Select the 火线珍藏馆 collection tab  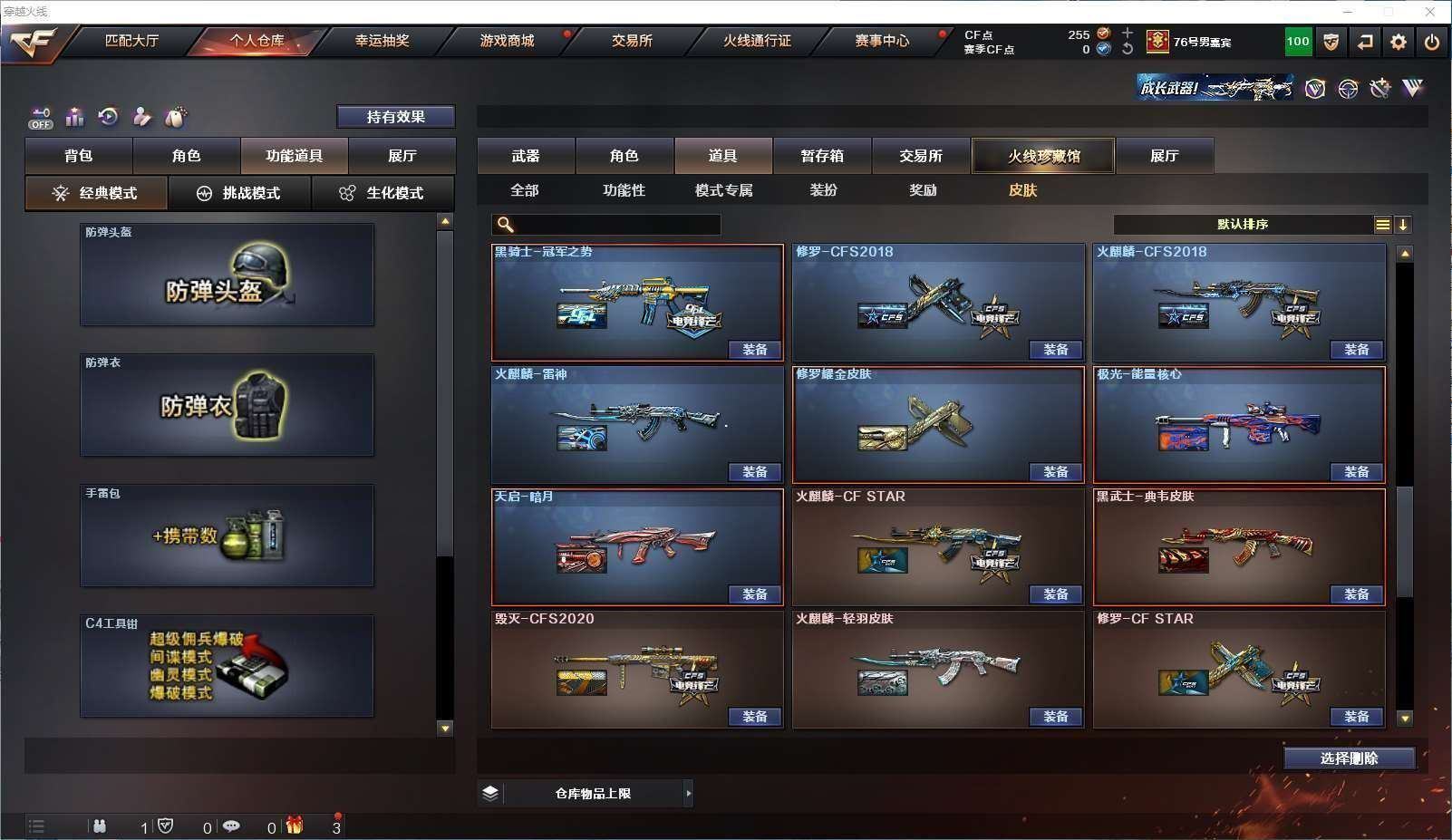point(1043,156)
